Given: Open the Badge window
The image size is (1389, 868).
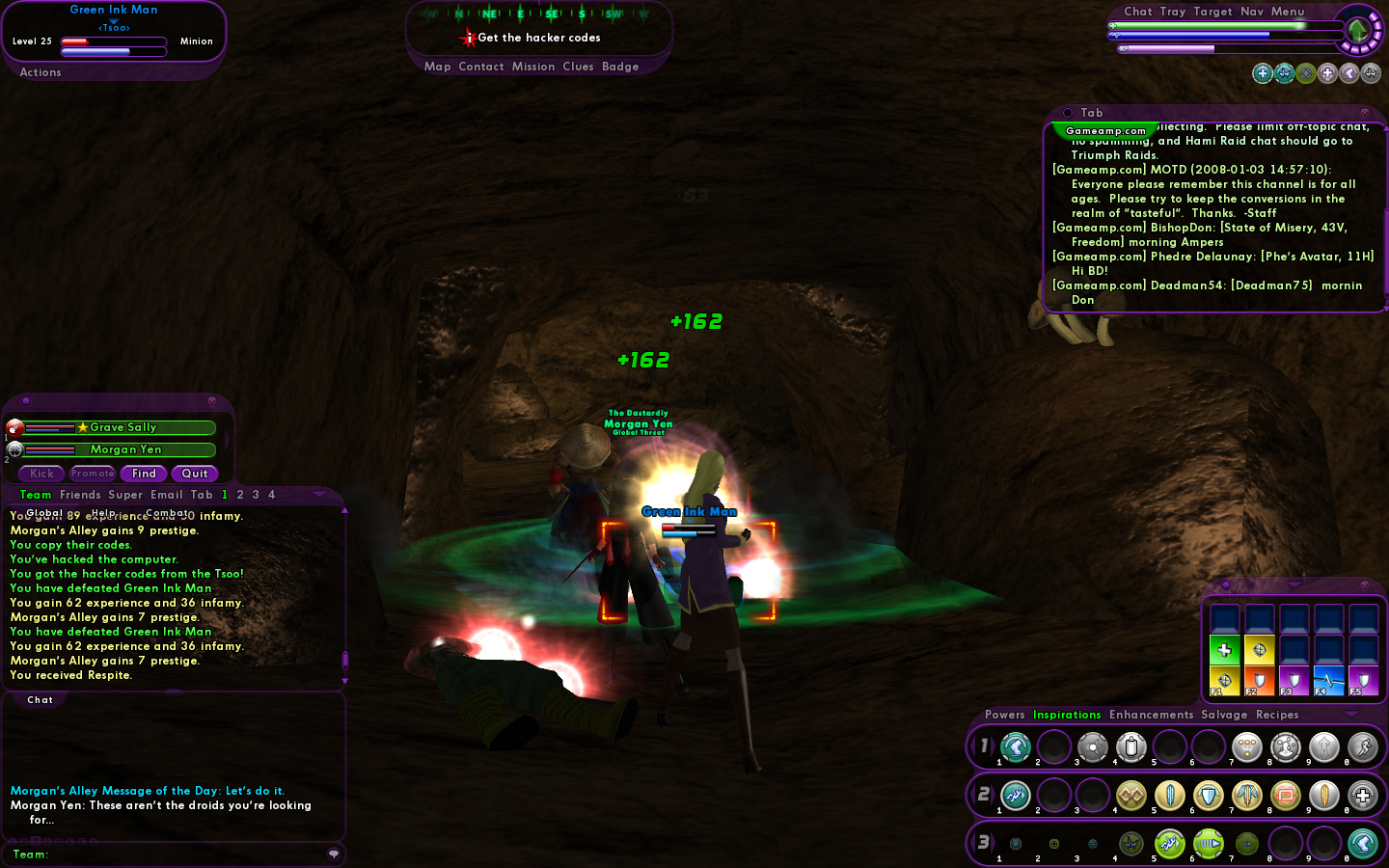Looking at the screenshot, I should coord(620,67).
